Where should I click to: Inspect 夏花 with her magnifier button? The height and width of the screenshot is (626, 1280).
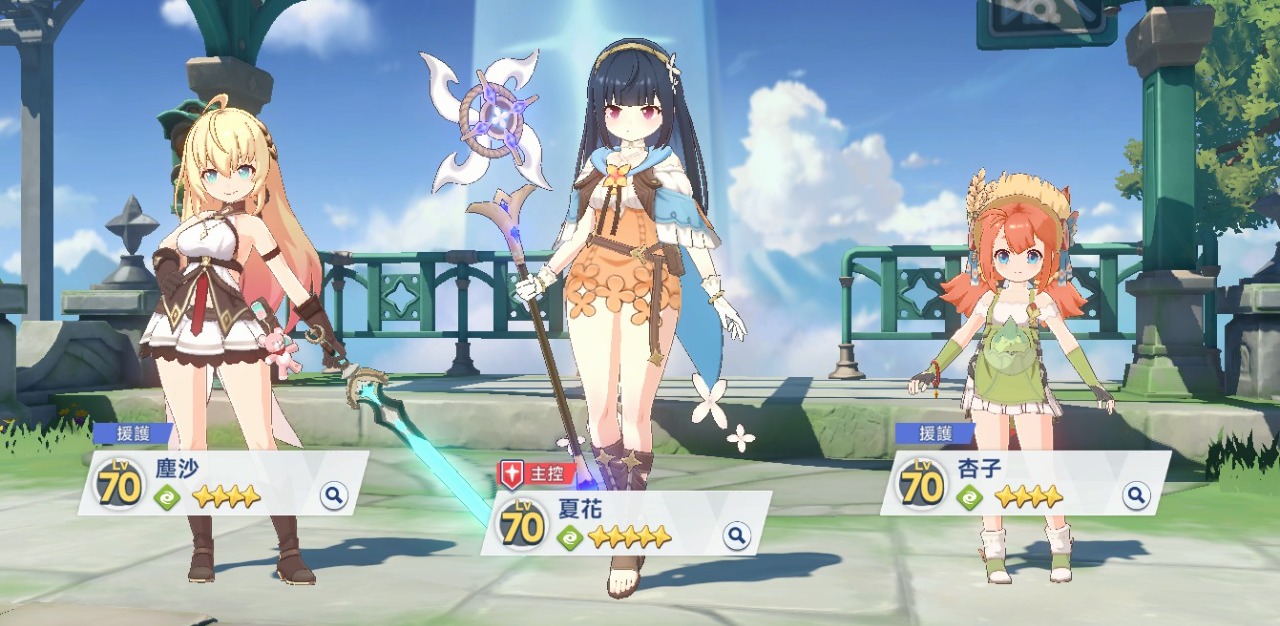(736, 536)
